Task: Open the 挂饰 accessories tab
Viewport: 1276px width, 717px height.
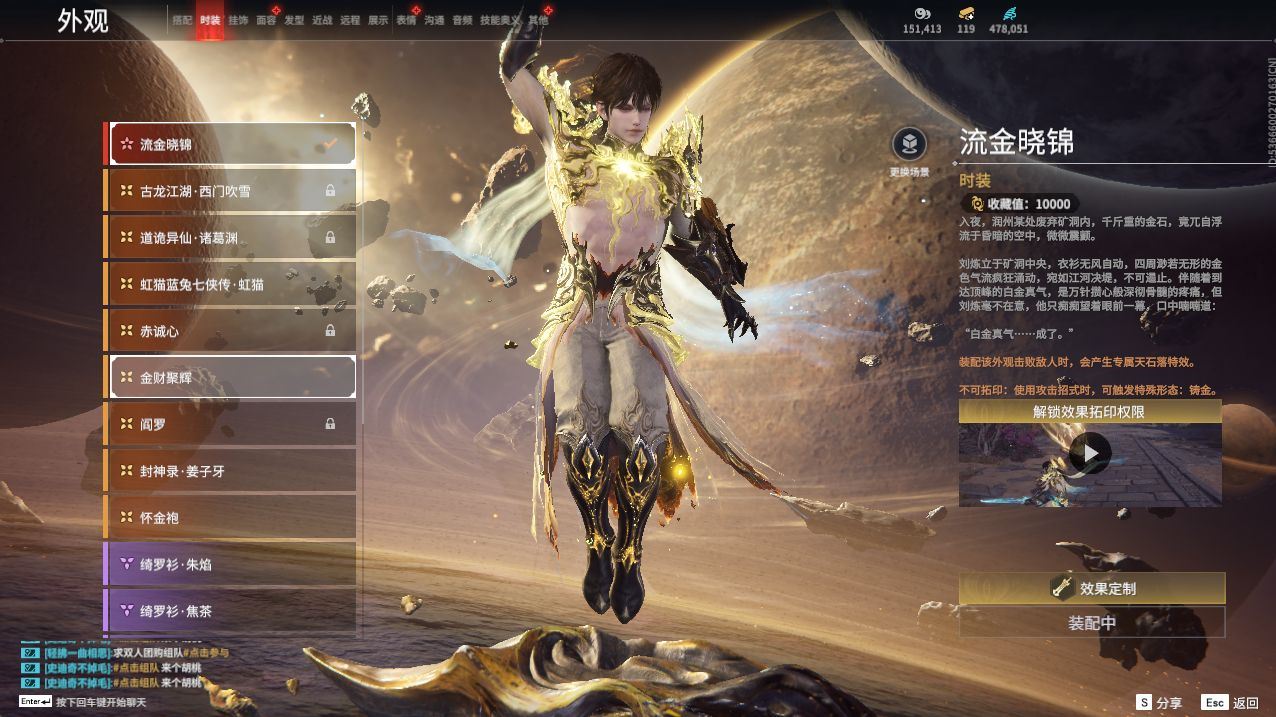Action: point(238,20)
